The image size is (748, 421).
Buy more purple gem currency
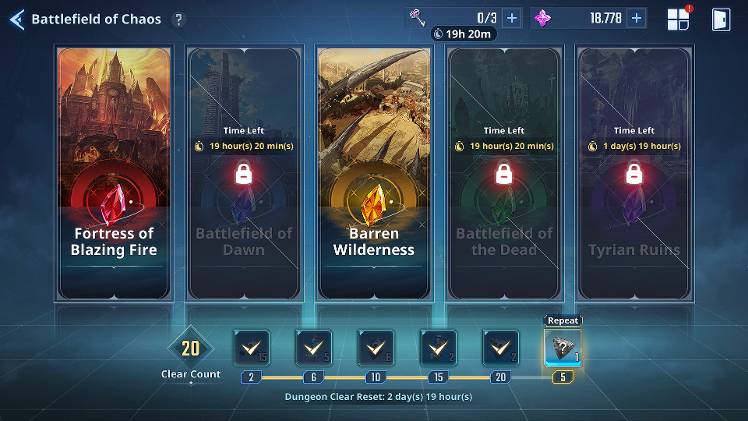pyautogui.click(x=637, y=18)
